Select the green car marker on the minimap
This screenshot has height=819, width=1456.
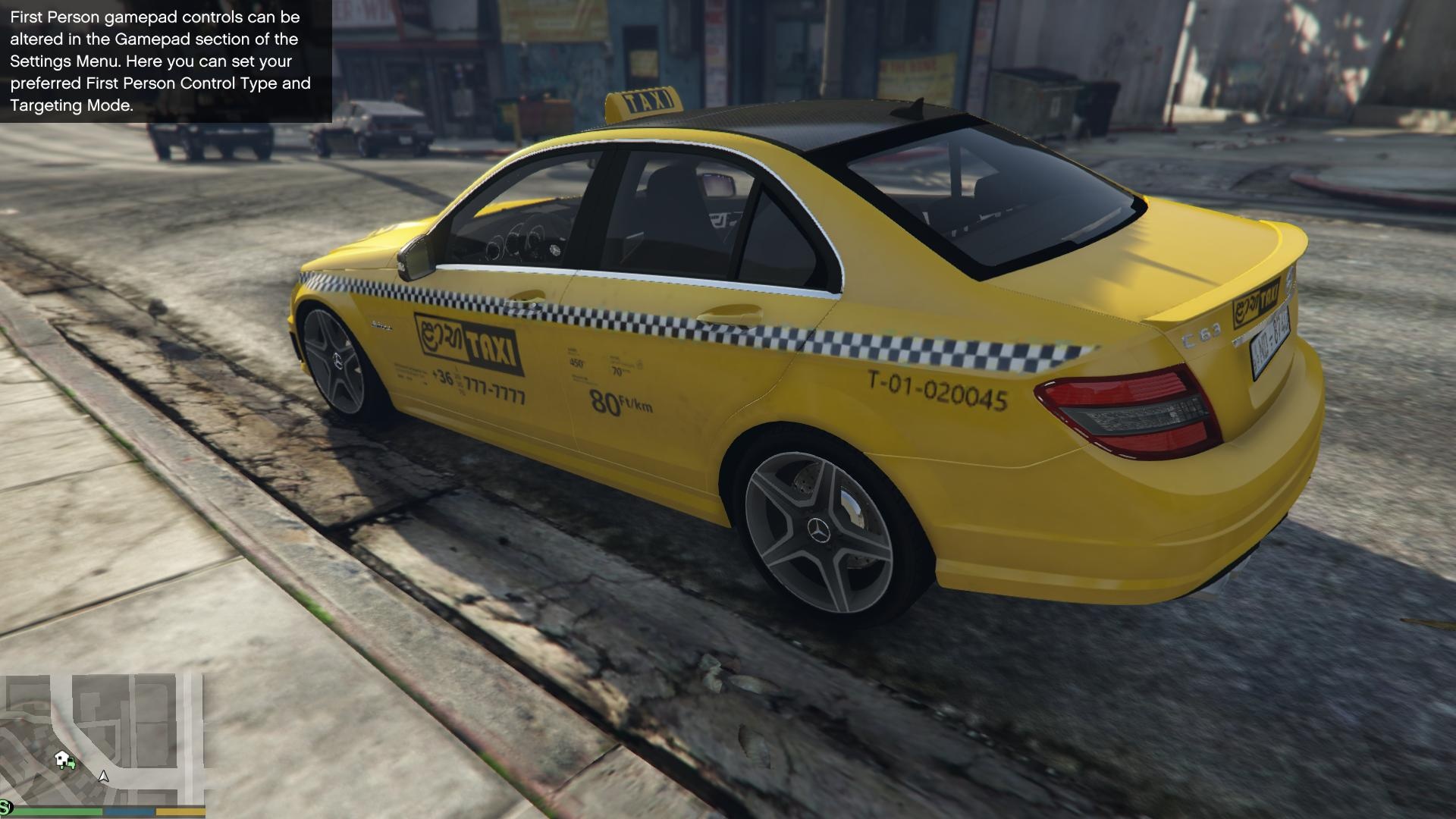point(71,764)
